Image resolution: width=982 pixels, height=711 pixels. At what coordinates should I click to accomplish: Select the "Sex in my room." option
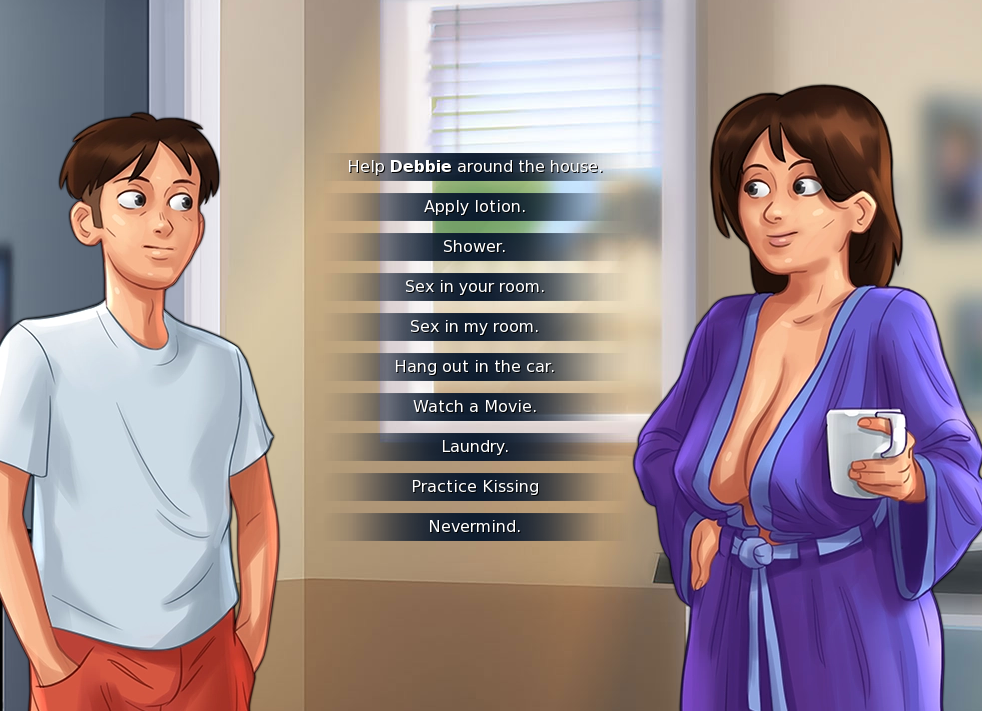click(x=475, y=327)
